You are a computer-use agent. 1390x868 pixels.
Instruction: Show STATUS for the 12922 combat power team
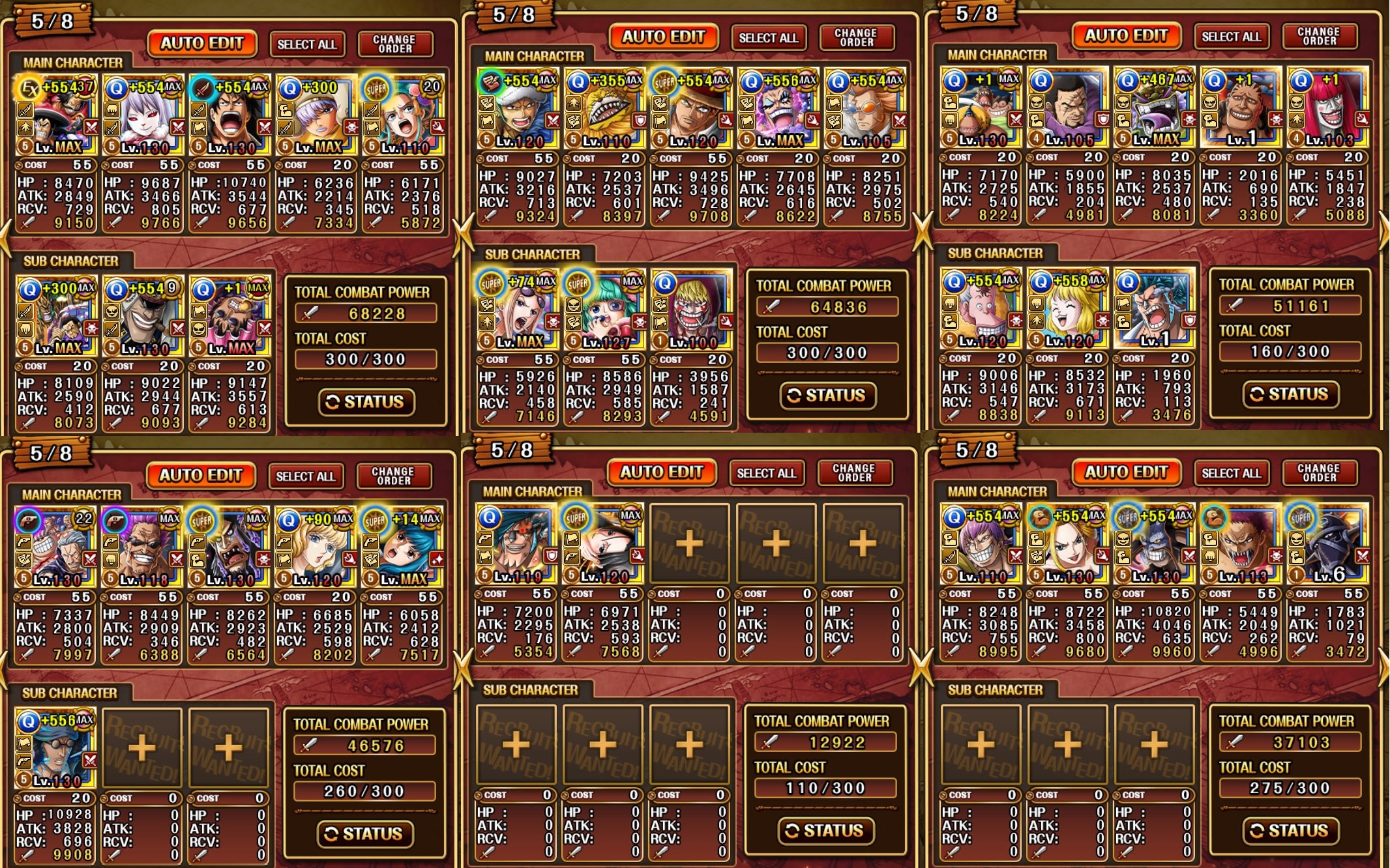click(x=825, y=830)
